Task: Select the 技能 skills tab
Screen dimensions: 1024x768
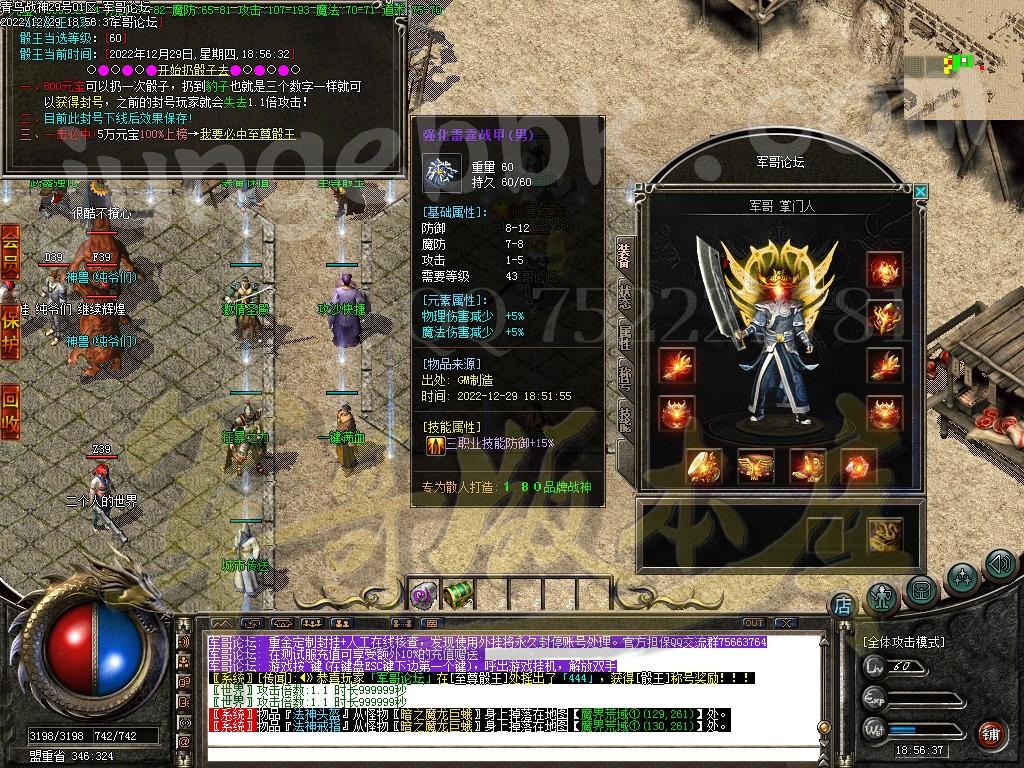Action: [x=625, y=416]
